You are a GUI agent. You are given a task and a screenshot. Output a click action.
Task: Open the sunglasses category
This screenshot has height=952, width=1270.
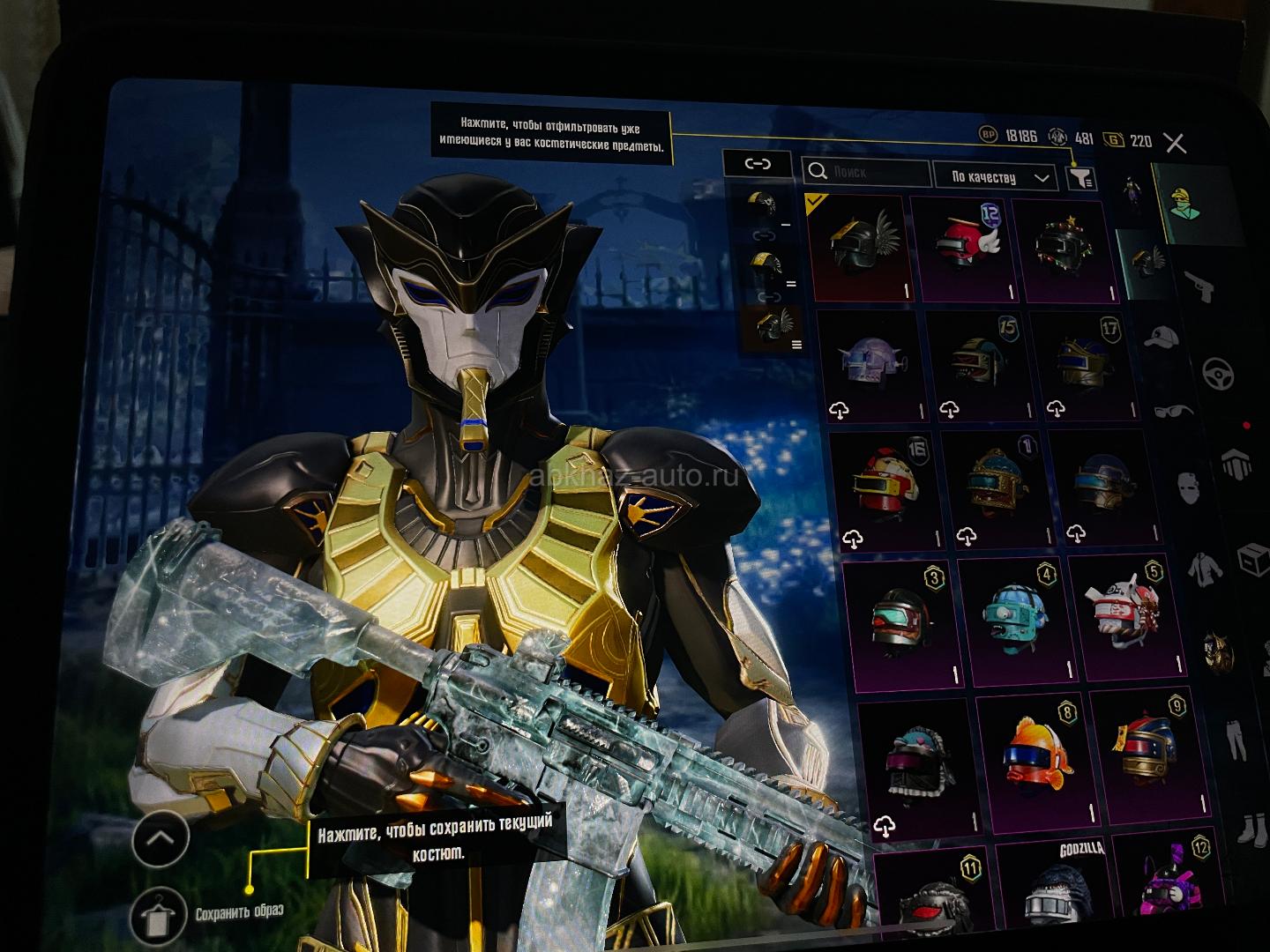pyautogui.click(x=1175, y=412)
